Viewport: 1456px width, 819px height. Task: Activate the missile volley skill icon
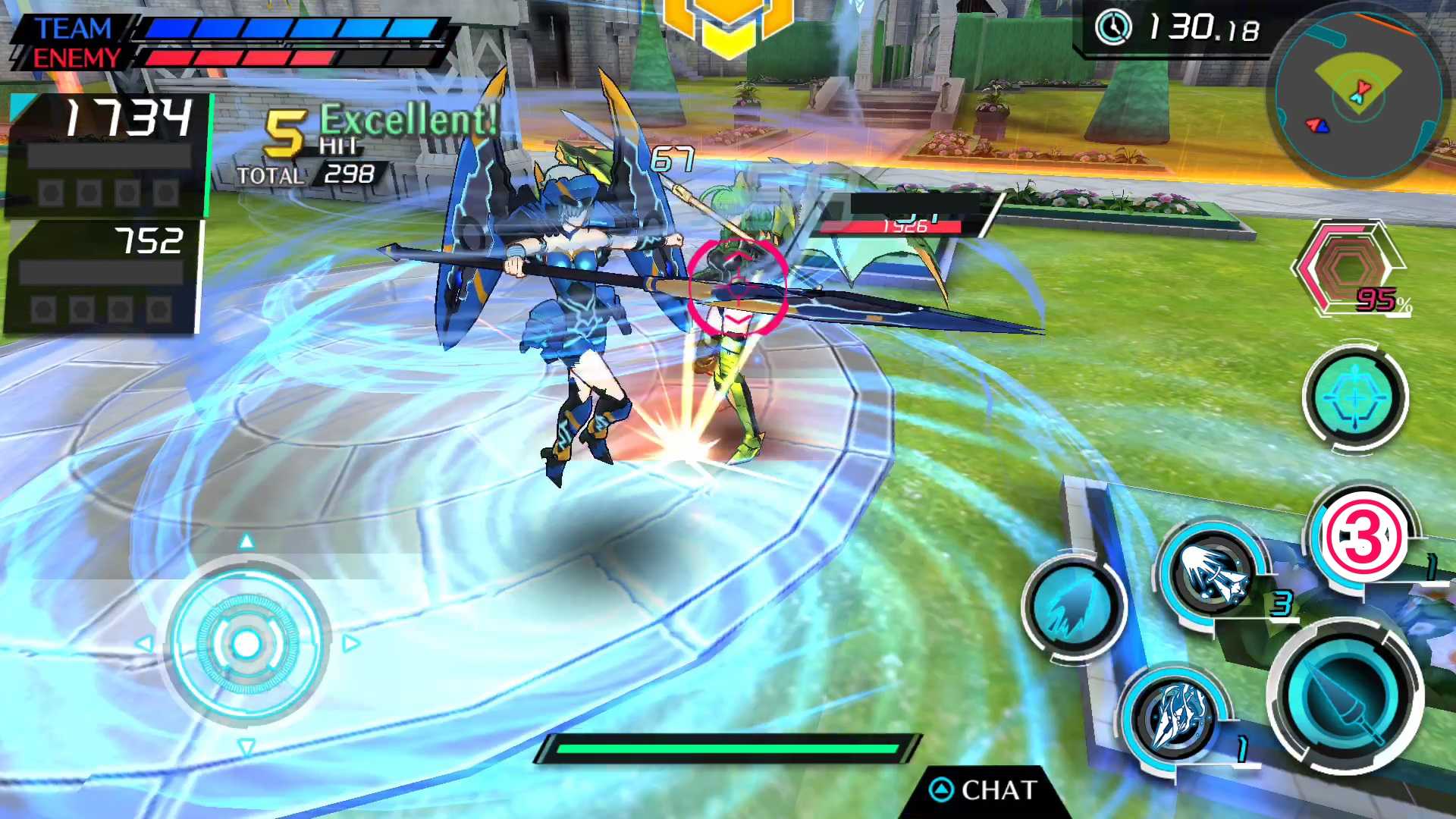click(1211, 574)
